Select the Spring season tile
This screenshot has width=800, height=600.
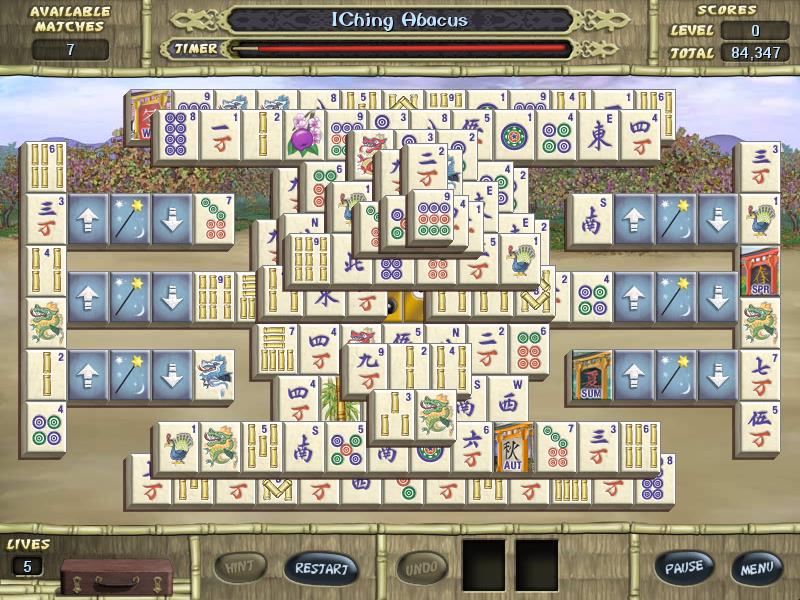759,270
